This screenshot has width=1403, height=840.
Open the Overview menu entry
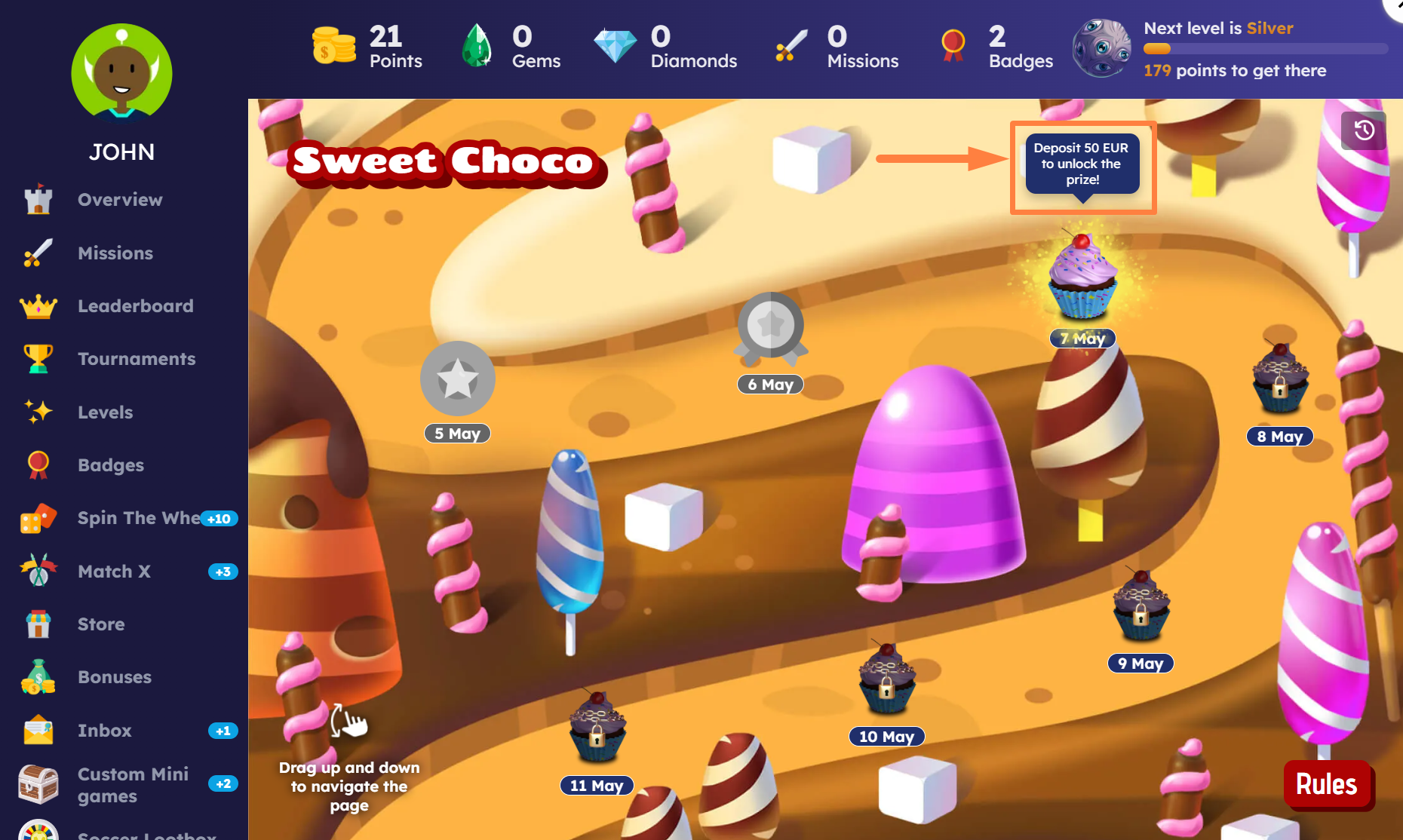pyautogui.click(x=119, y=200)
